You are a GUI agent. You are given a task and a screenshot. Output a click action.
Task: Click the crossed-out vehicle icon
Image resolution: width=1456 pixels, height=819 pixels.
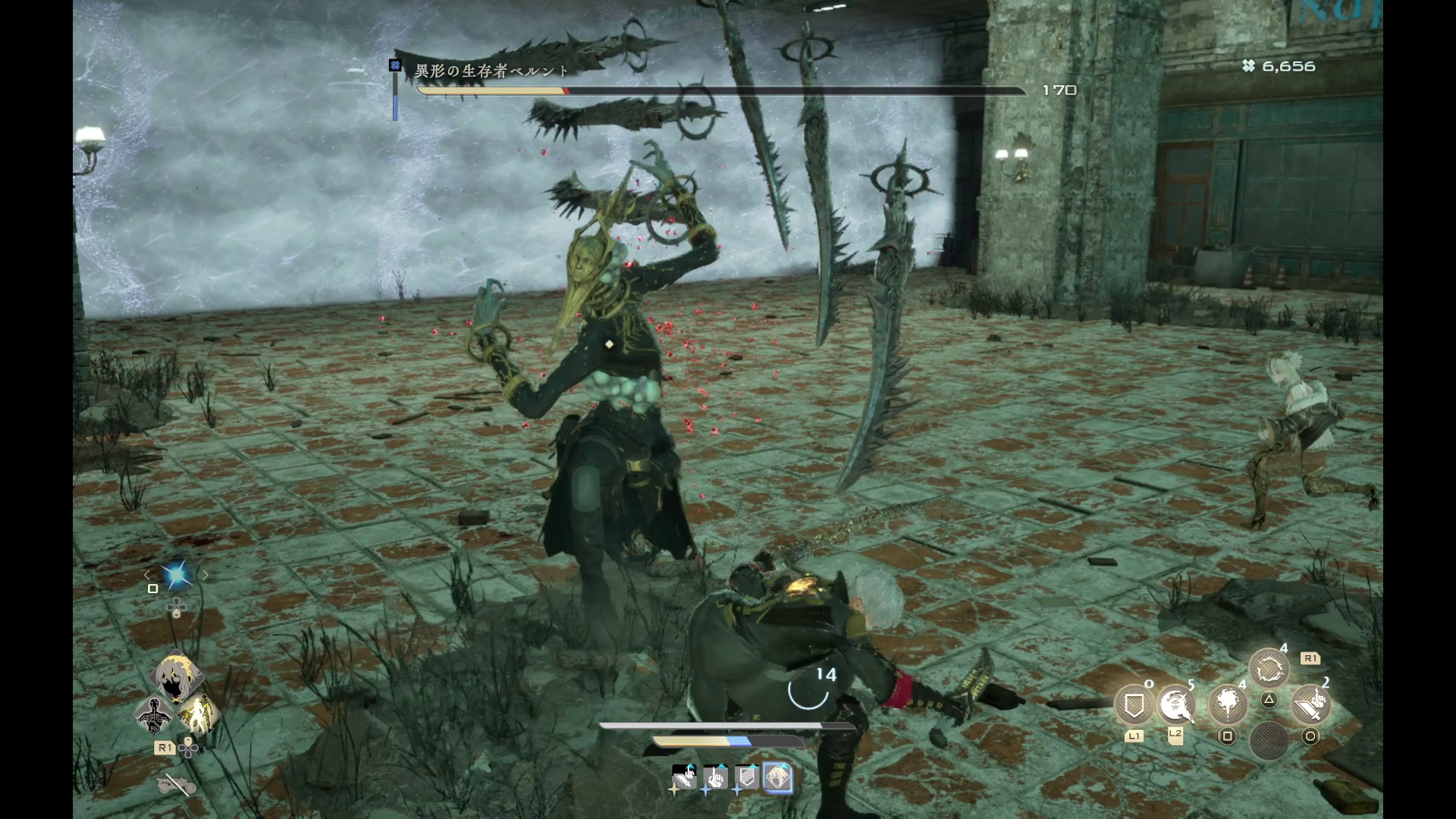click(x=176, y=785)
